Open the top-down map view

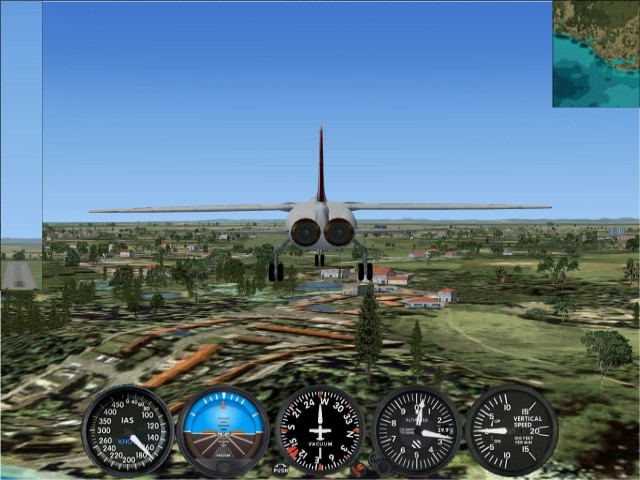click(596, 54)
